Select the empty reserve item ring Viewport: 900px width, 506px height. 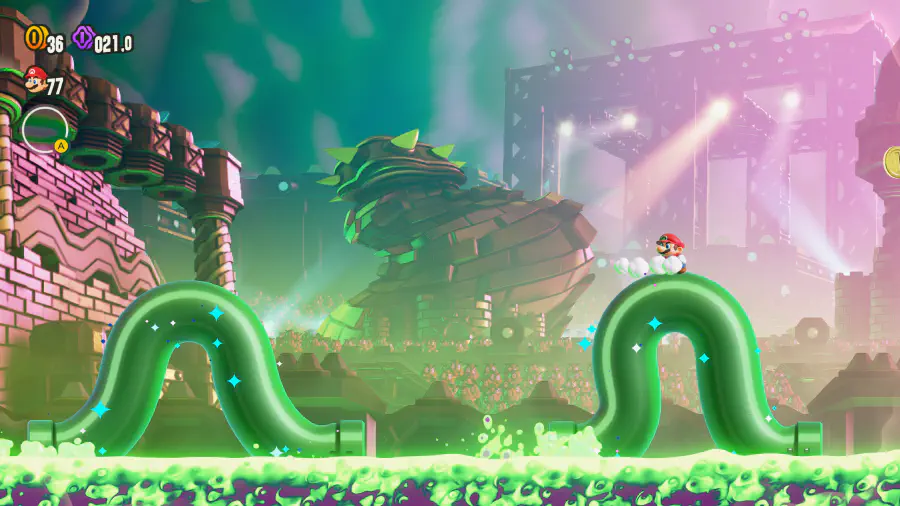coord(44,129)
